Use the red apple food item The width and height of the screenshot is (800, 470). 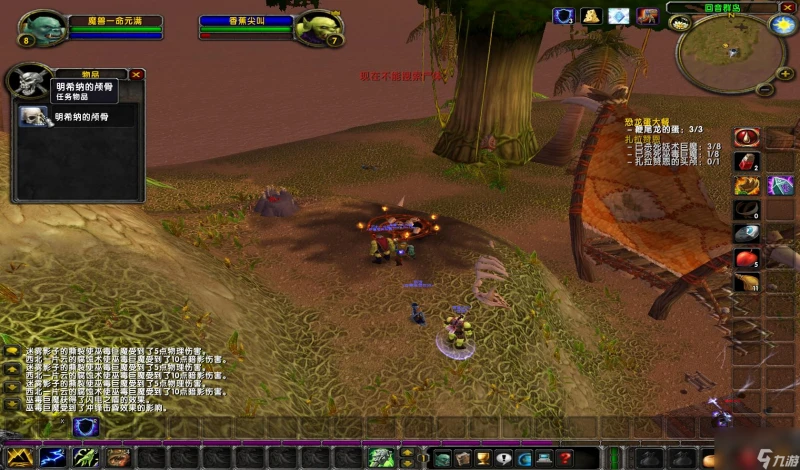pyautogui.click(x=746, y=259)
